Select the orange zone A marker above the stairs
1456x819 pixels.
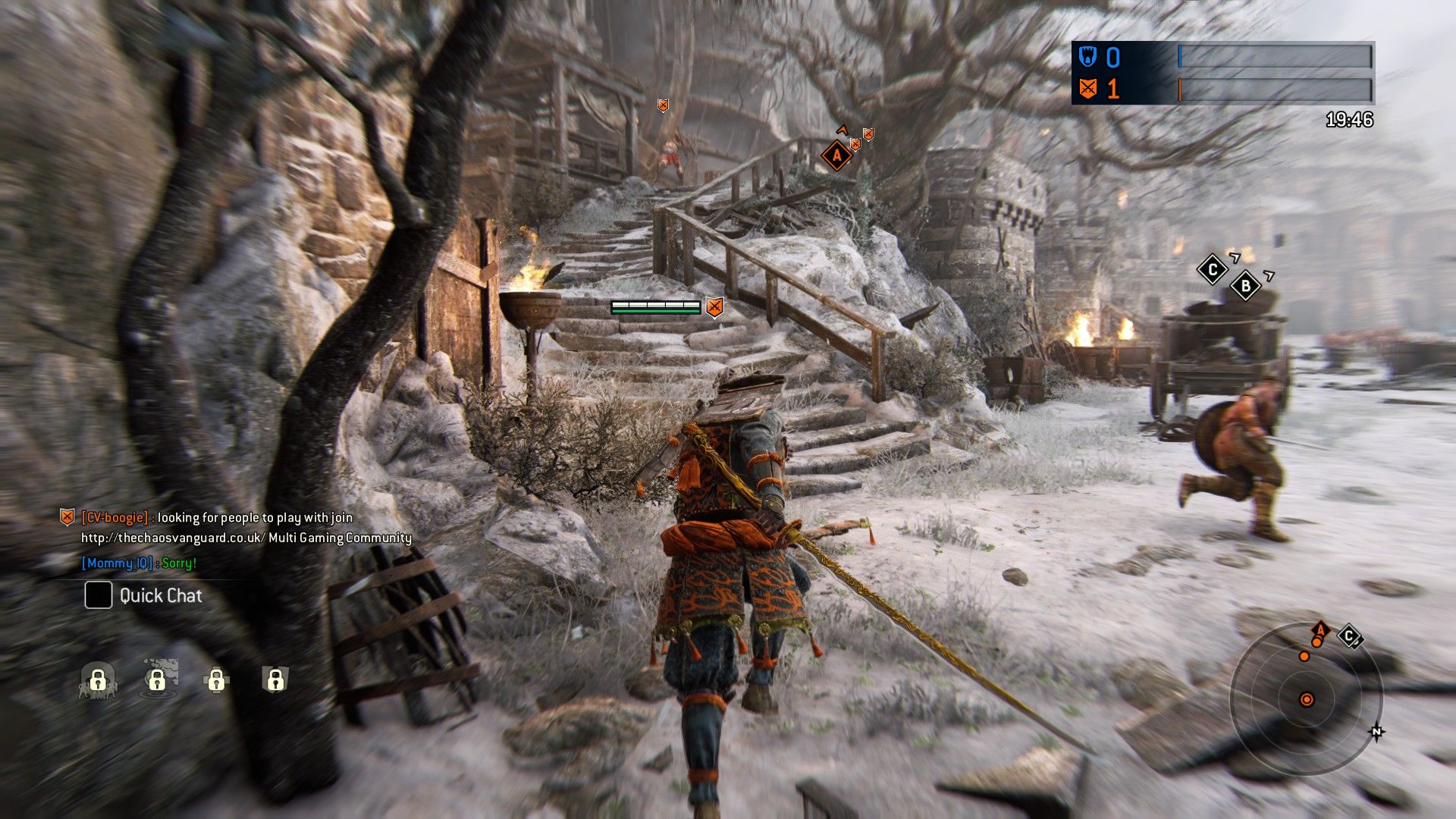click(x=836, y=155)
